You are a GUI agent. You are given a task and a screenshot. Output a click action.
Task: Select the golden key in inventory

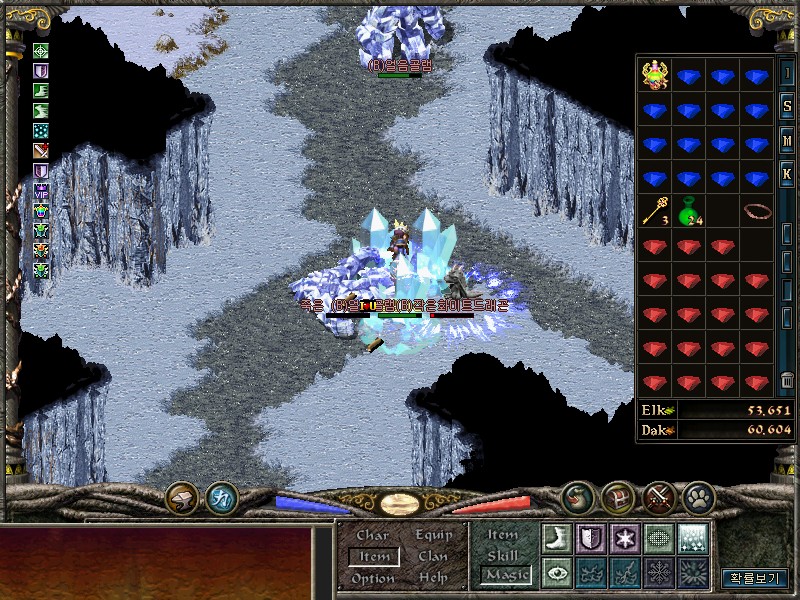pos(656,211)
